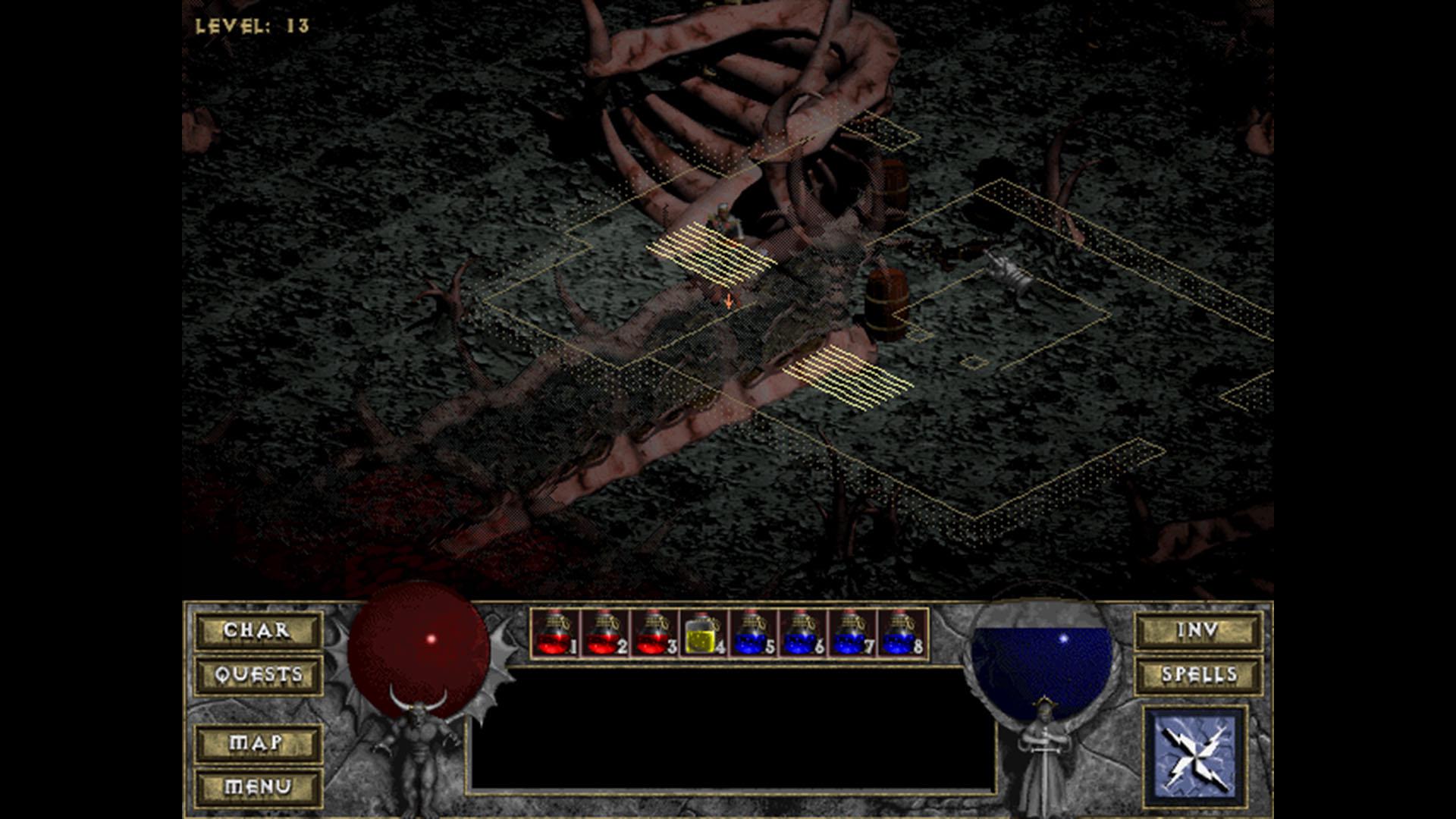Open the inventory using the INV button
The image size is (1456, 819).
(x=1198, y=629)
